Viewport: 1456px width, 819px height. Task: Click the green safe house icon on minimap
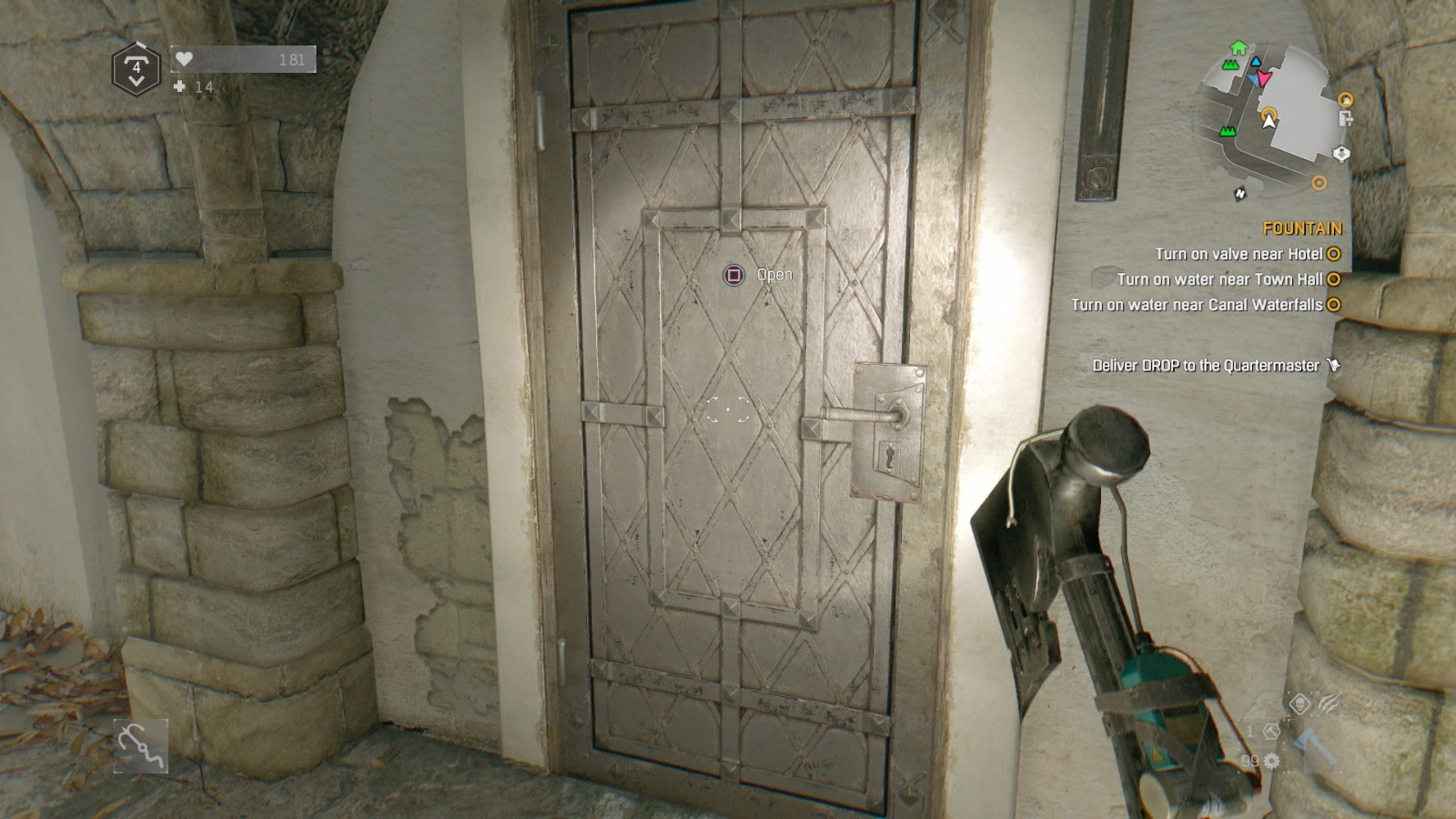pos(1238,47)
